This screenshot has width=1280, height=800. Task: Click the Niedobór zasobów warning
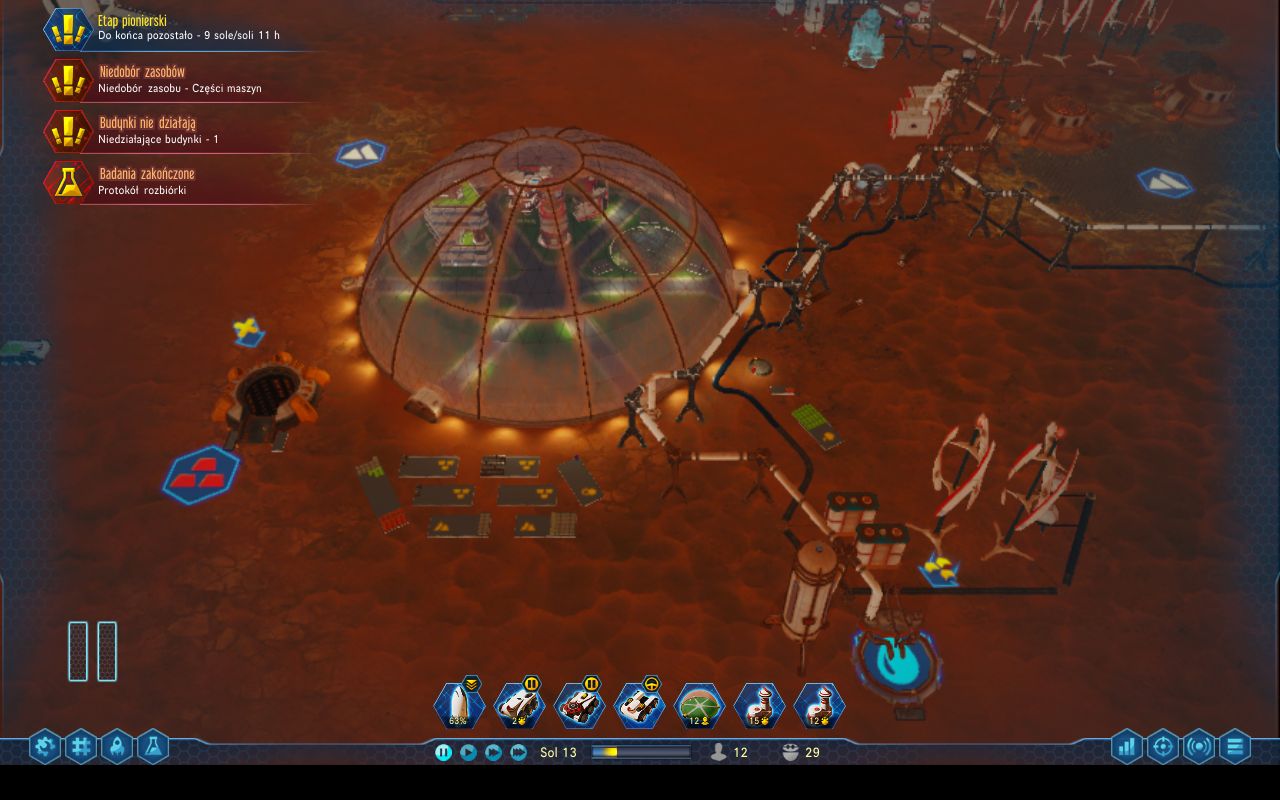click(x=160, y=79)
